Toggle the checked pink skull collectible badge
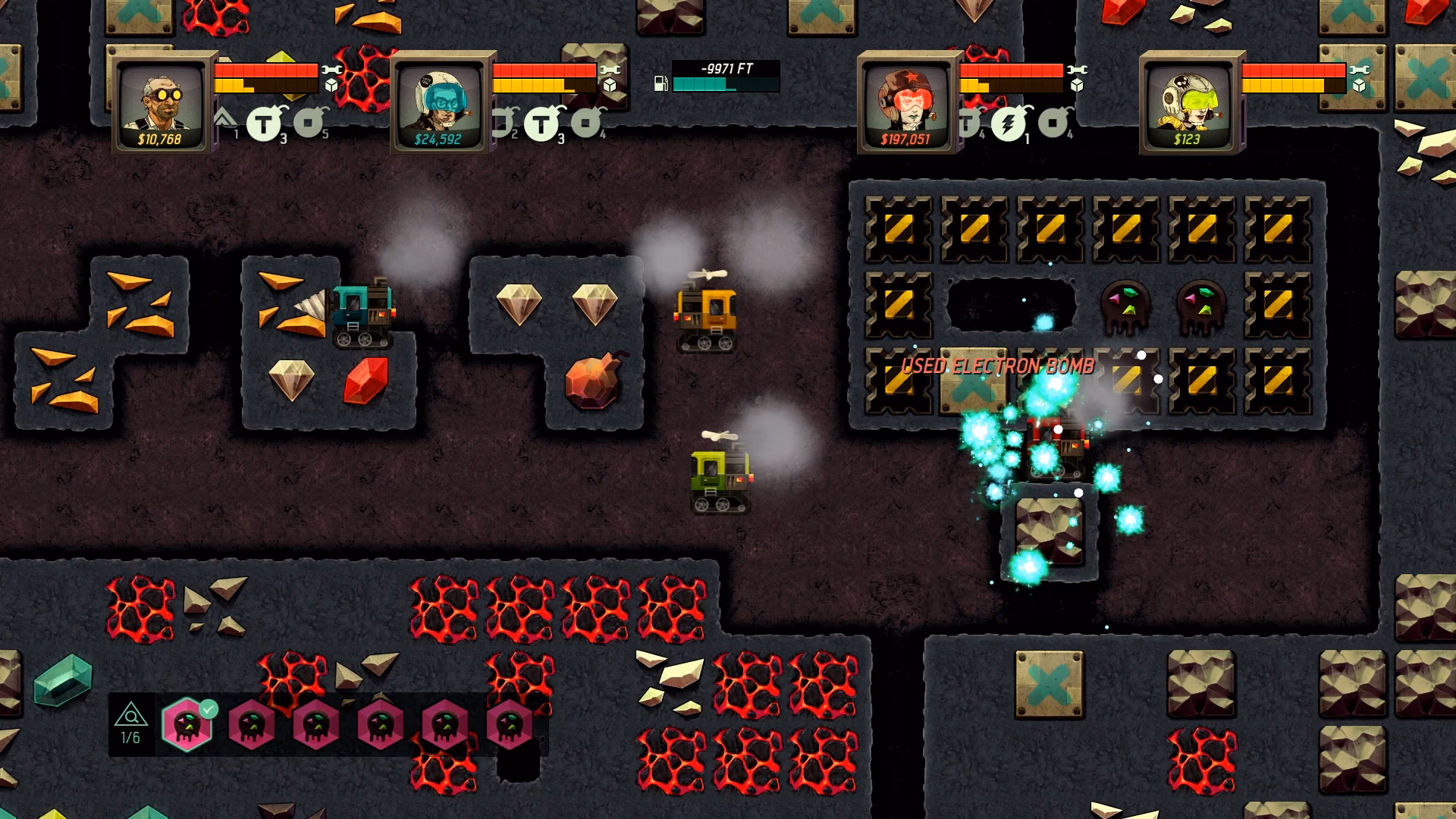The width and height of the screenshot is (1456, 819). coord(187,724)
